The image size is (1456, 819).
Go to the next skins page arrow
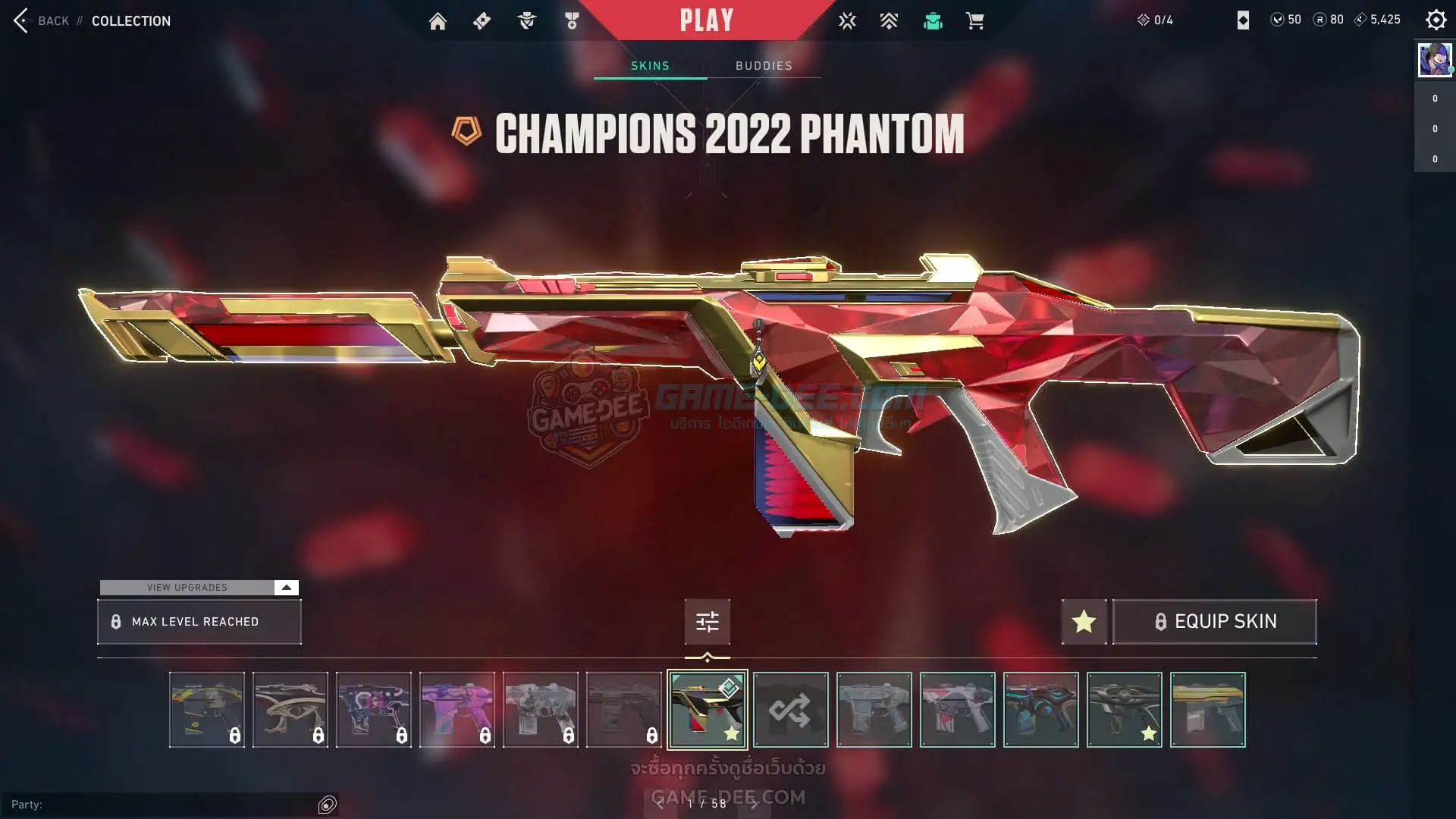(x=754, y=804)
